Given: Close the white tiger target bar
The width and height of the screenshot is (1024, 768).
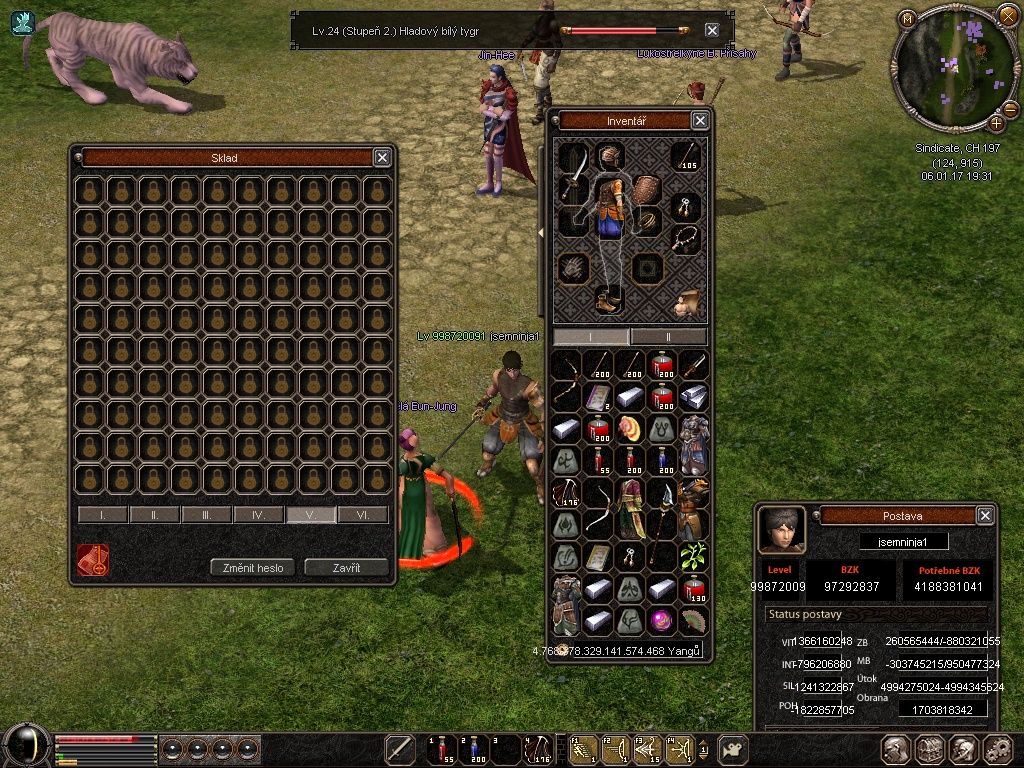Looking at the screenshot, I should [x=712, y=30].
